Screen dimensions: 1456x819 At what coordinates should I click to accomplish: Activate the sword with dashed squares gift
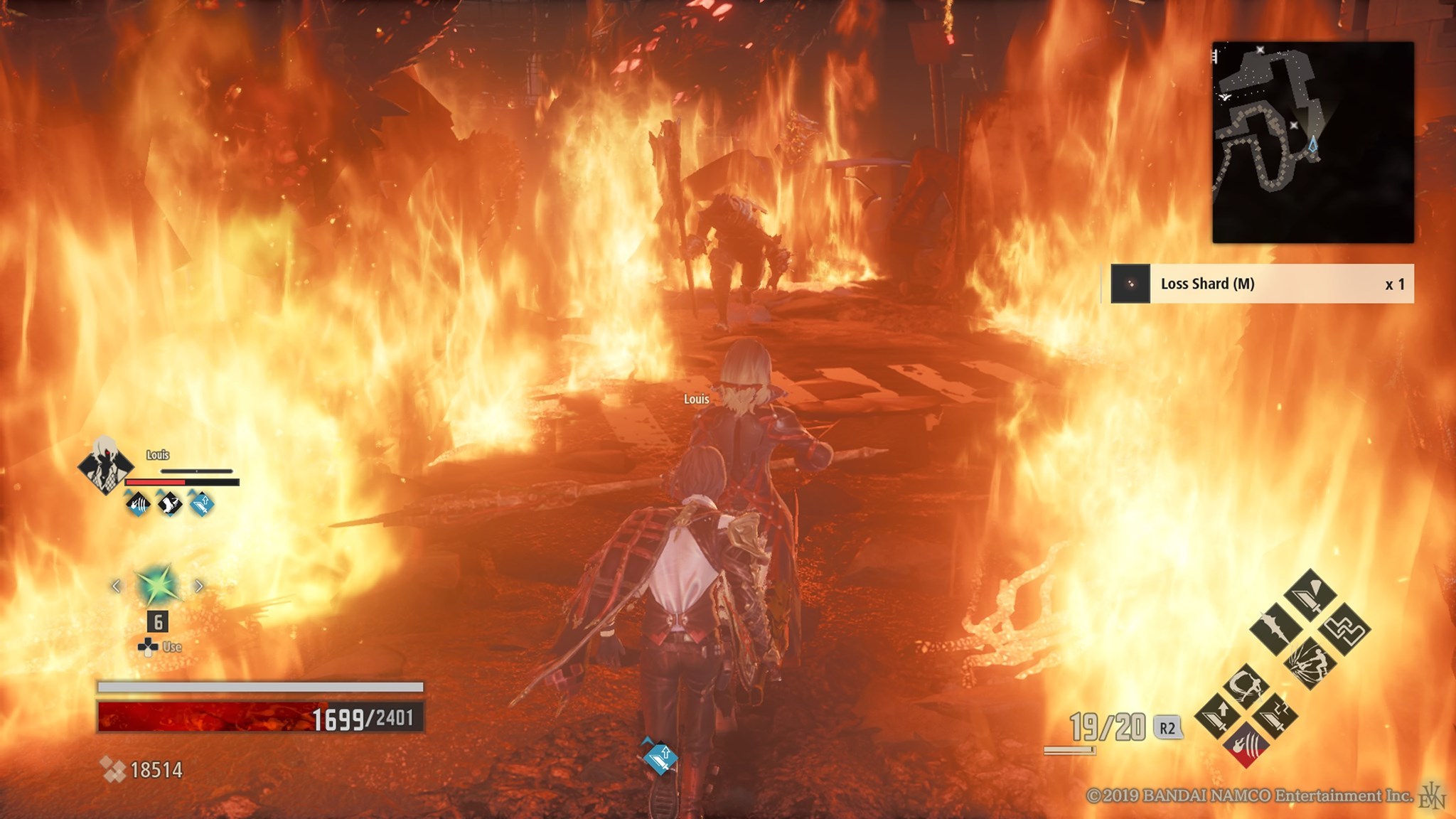[1275, 714]
